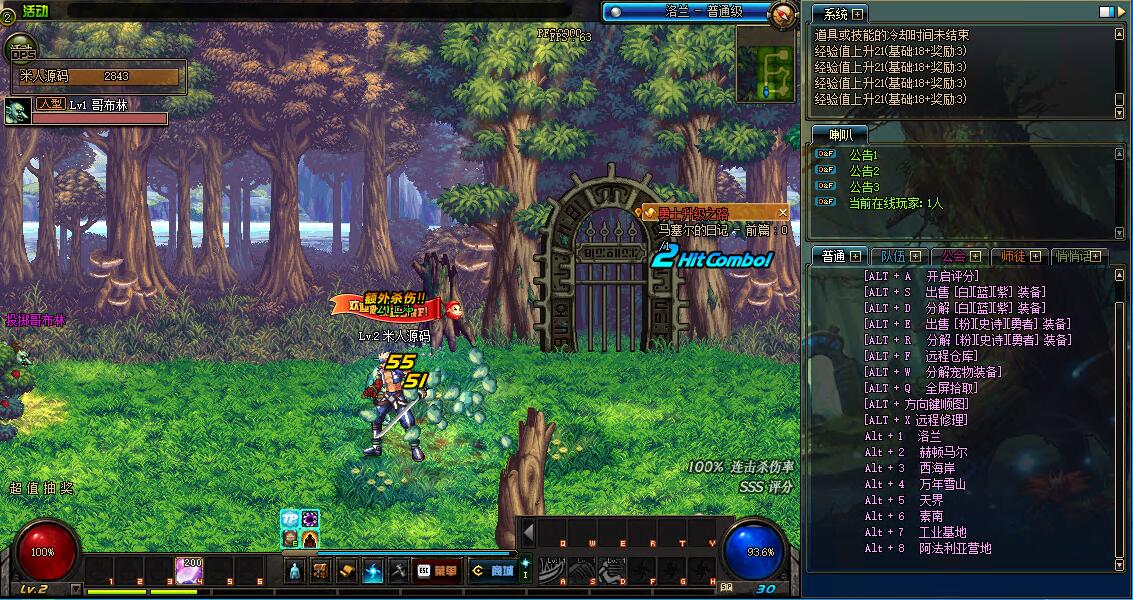This screenshot has width=1133, height=600.
Task: Use the consumable in quick slot 4
Action: (189, 570)
